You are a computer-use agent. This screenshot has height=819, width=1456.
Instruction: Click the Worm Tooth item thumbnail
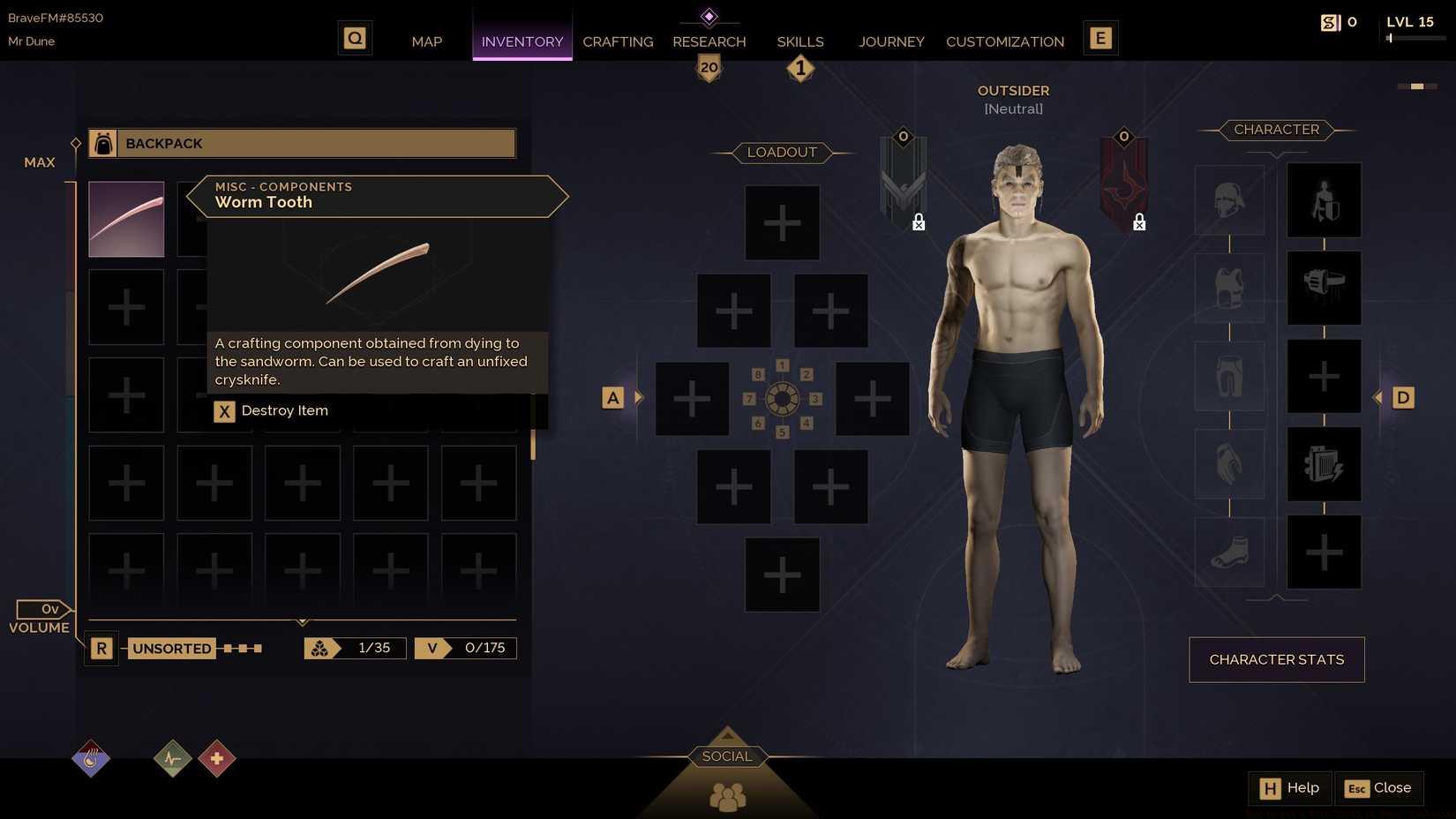pyautogui.click(x=125, y=218)
